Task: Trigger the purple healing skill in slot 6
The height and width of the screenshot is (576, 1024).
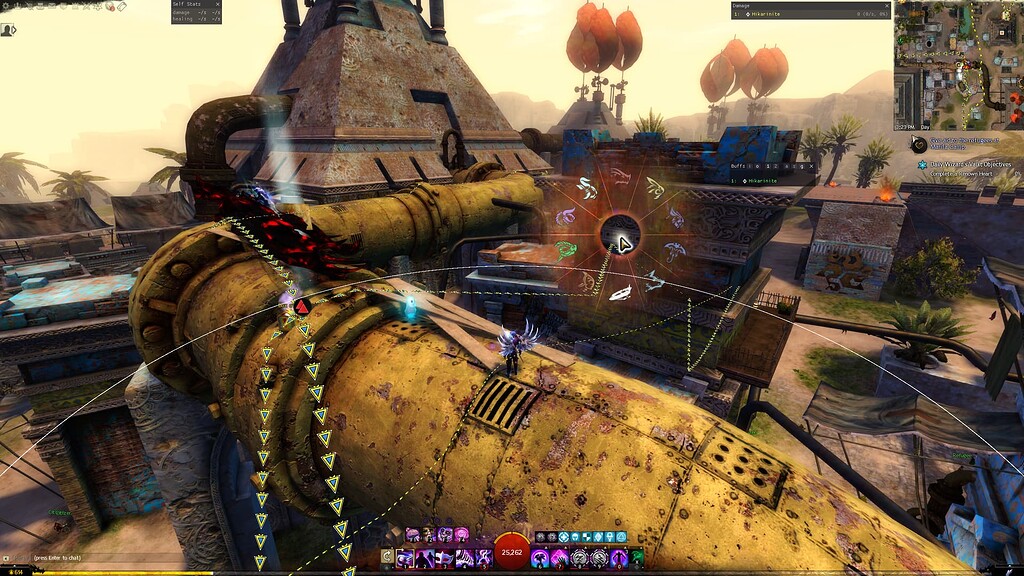Action: tap(541, 557)
